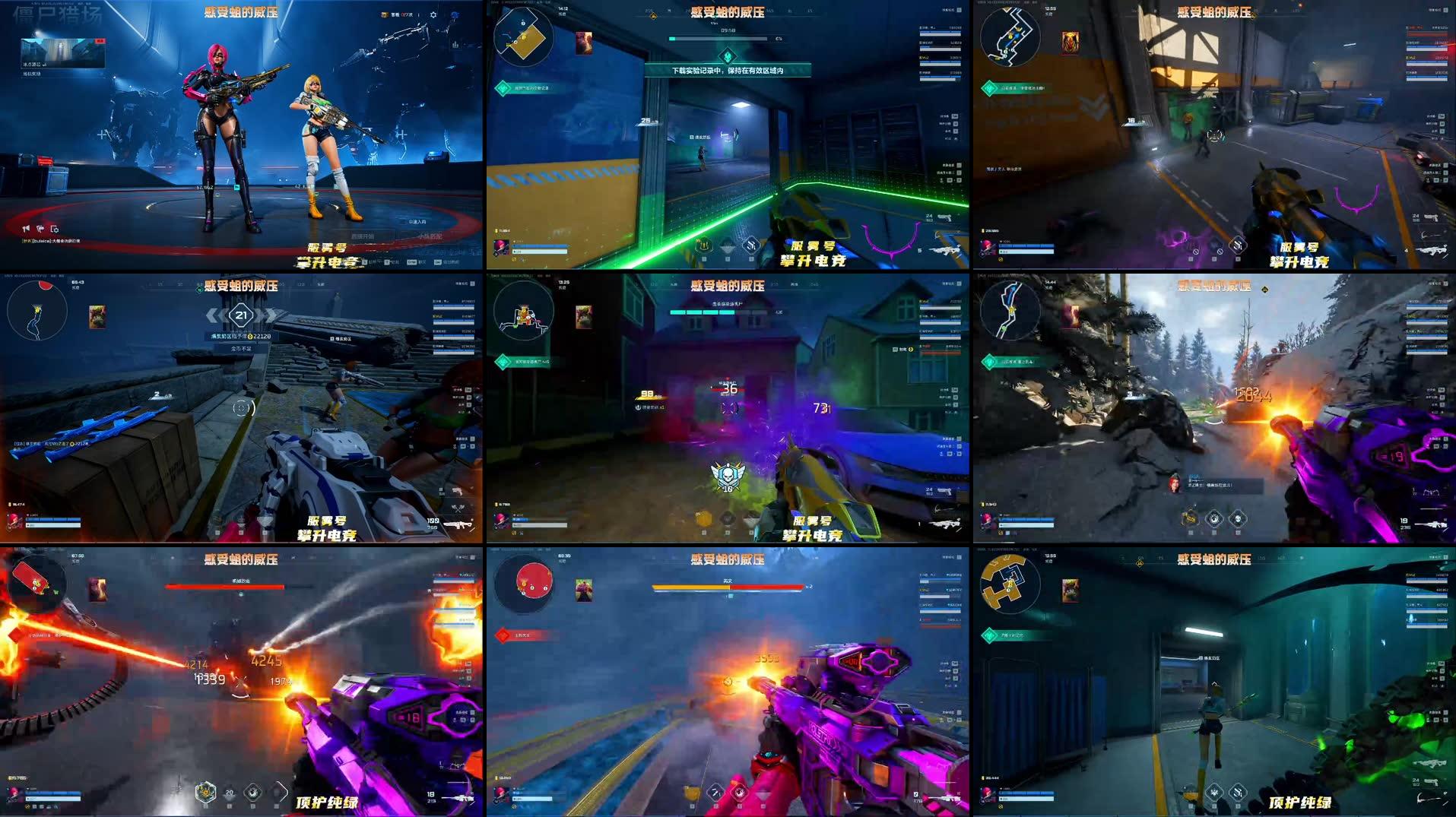Click the skull kill-streak badge icon

pos(728,473)
